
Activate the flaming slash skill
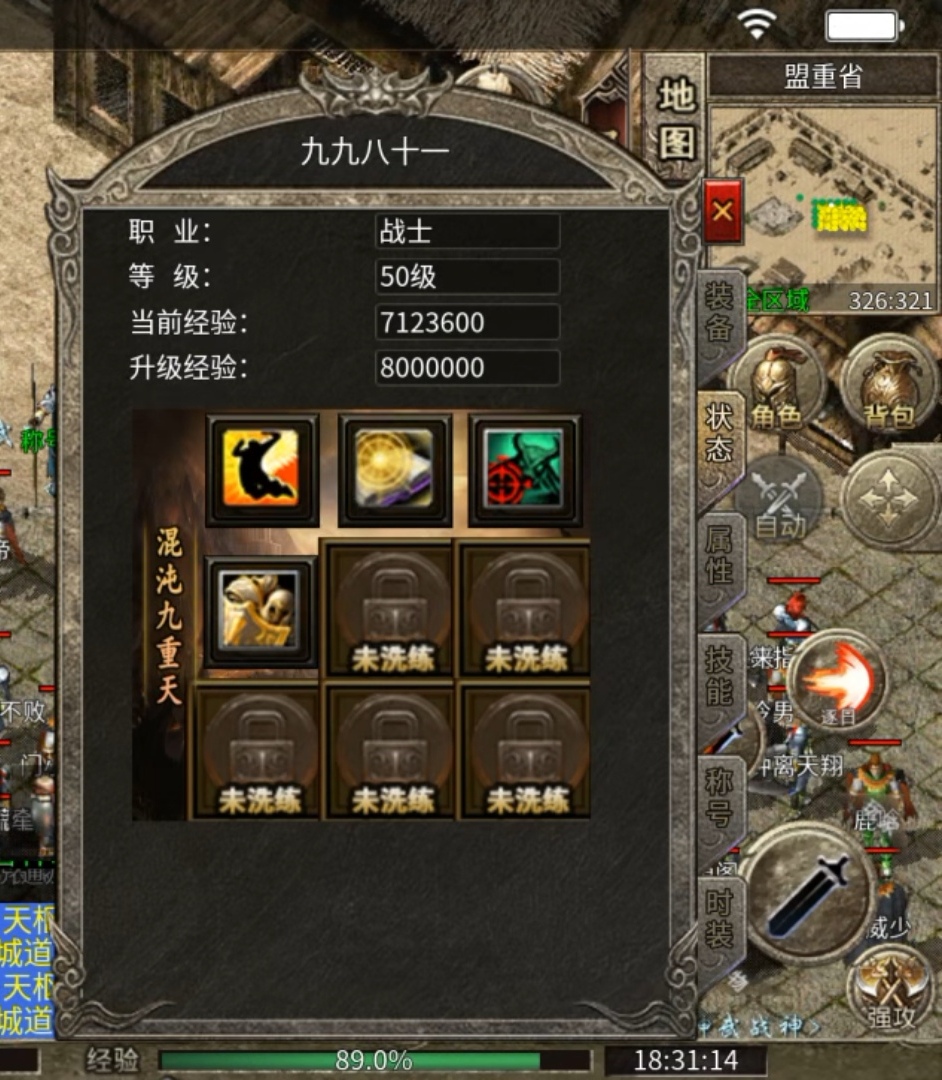[x=838, y=682]
